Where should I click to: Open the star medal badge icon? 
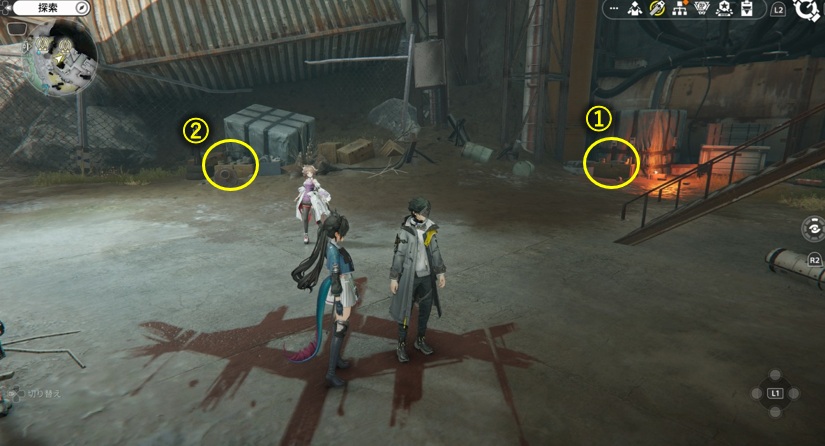724,9
